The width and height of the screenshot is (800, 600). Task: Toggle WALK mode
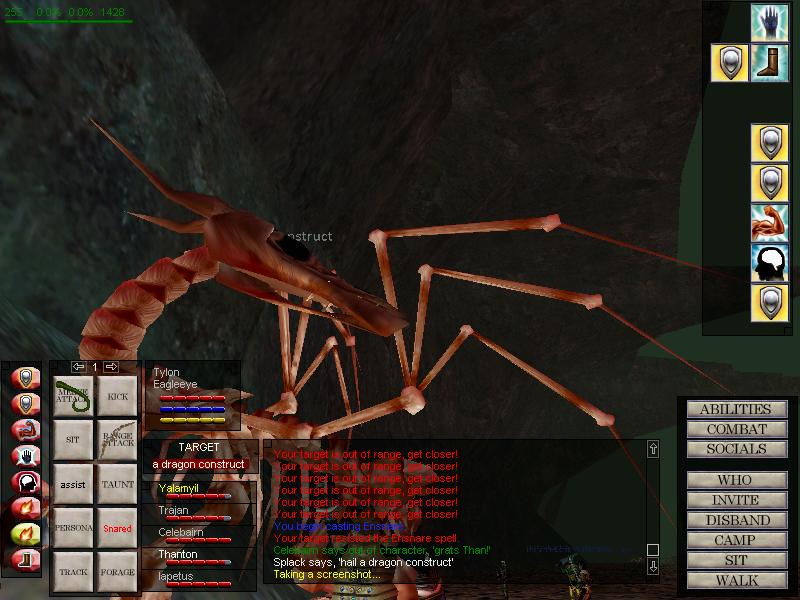[x=735, y=580]
